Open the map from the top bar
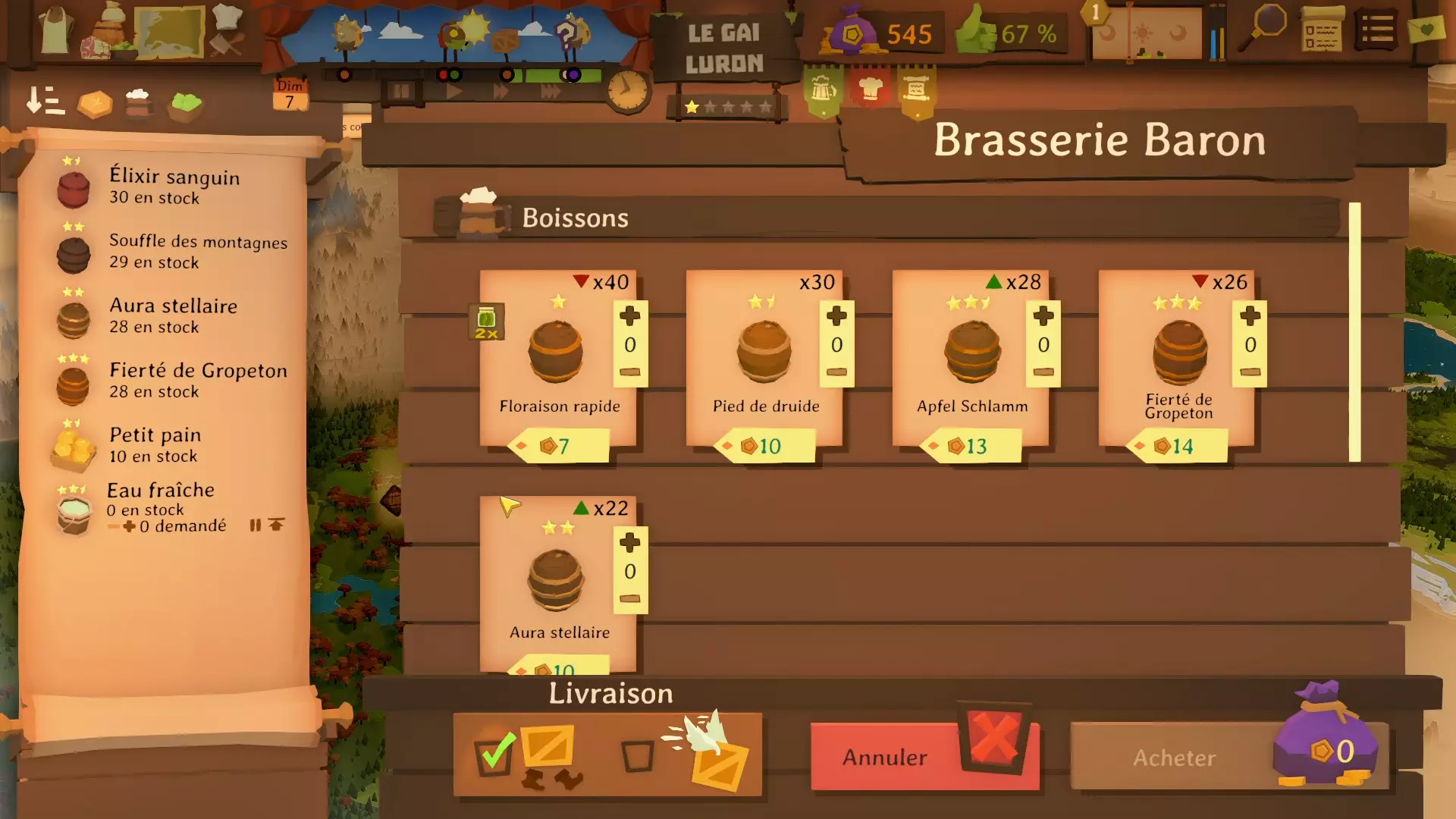Screen dimensions: 1456x819 (x=170, y=32)
